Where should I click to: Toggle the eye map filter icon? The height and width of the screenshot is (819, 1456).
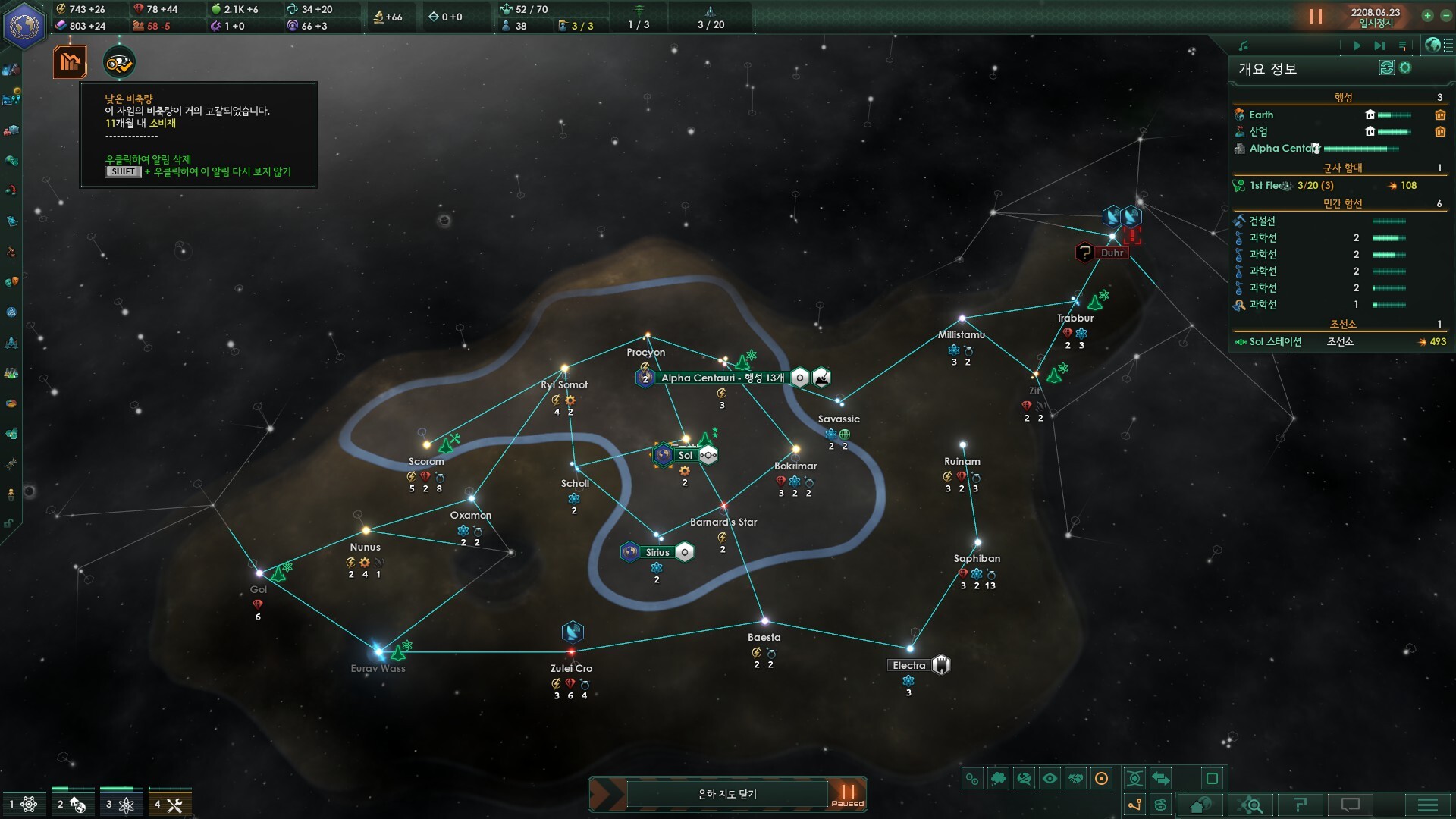[1050, 778]
